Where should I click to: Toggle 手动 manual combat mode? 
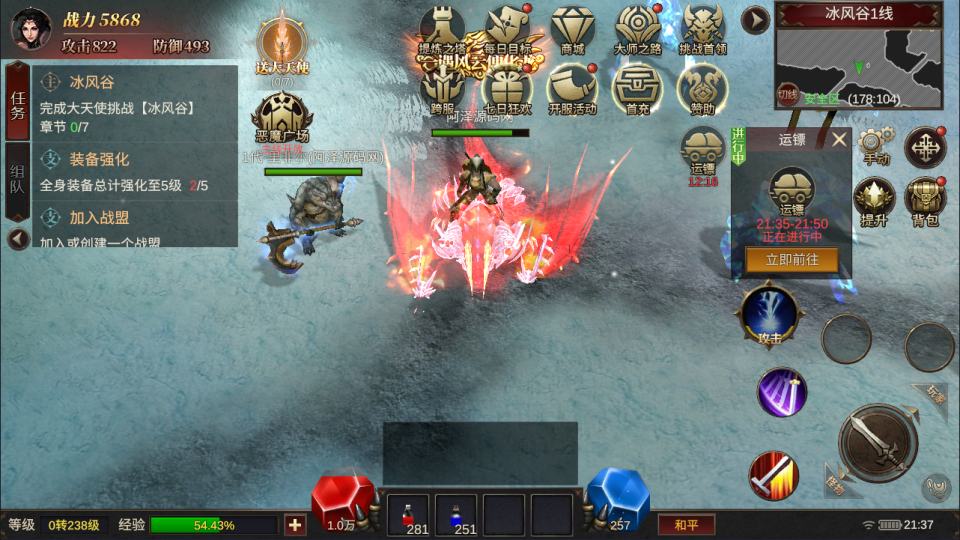pos(875,145)
